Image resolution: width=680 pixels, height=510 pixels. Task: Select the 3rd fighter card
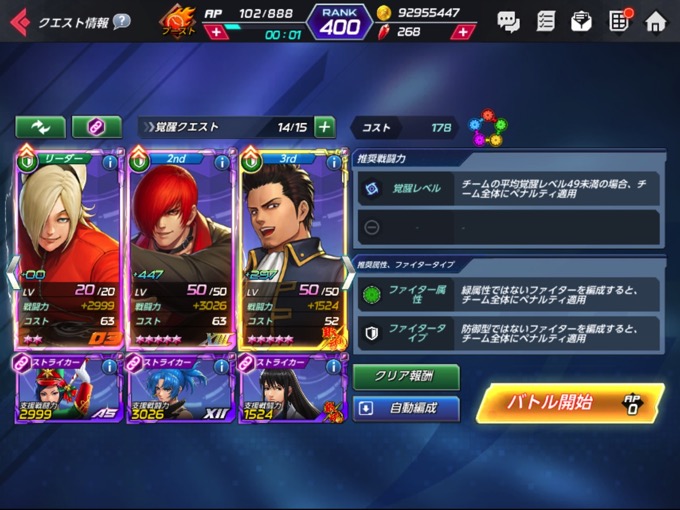click(290, 245)
